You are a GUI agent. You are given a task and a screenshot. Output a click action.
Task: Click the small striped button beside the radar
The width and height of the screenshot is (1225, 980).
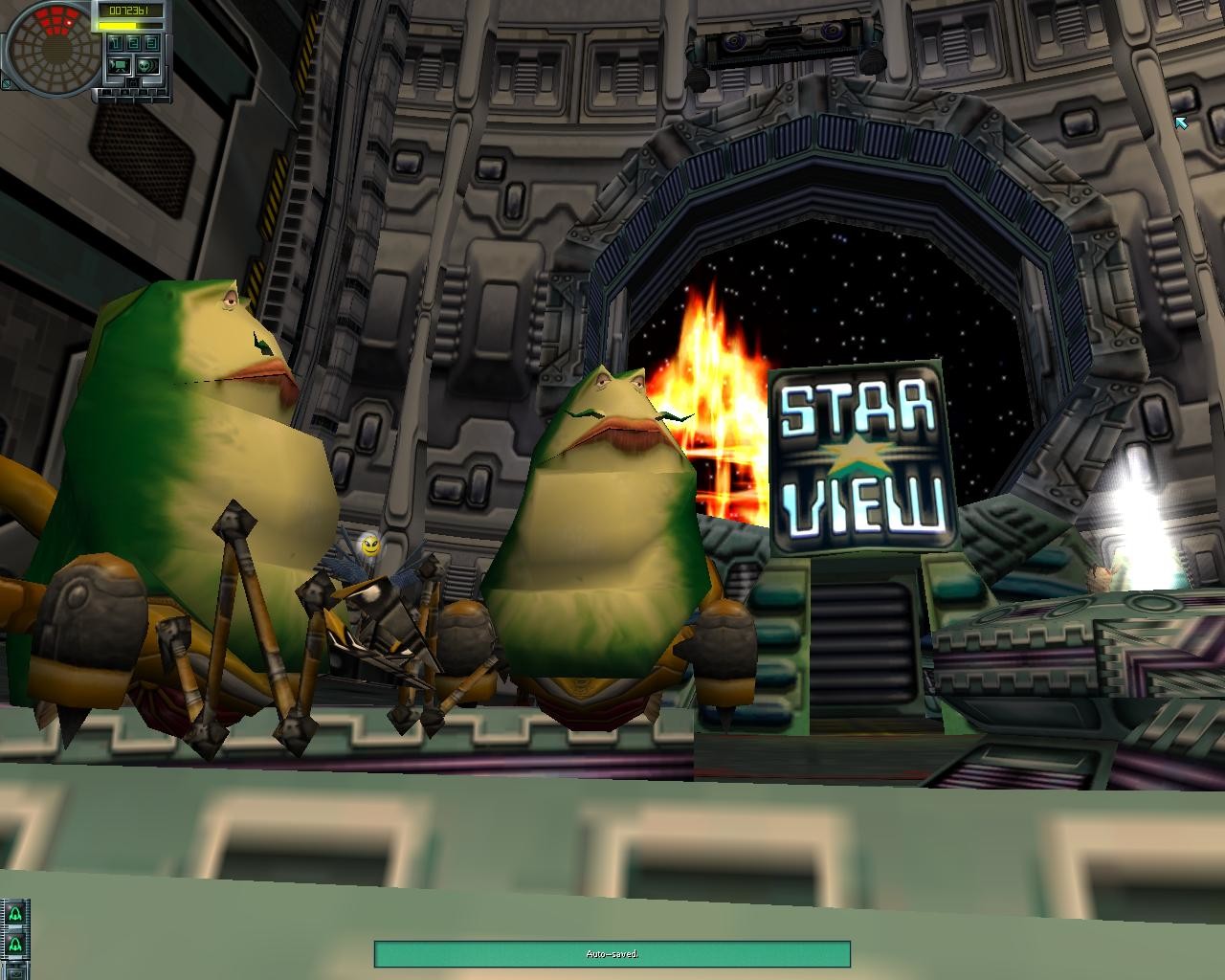7,83
